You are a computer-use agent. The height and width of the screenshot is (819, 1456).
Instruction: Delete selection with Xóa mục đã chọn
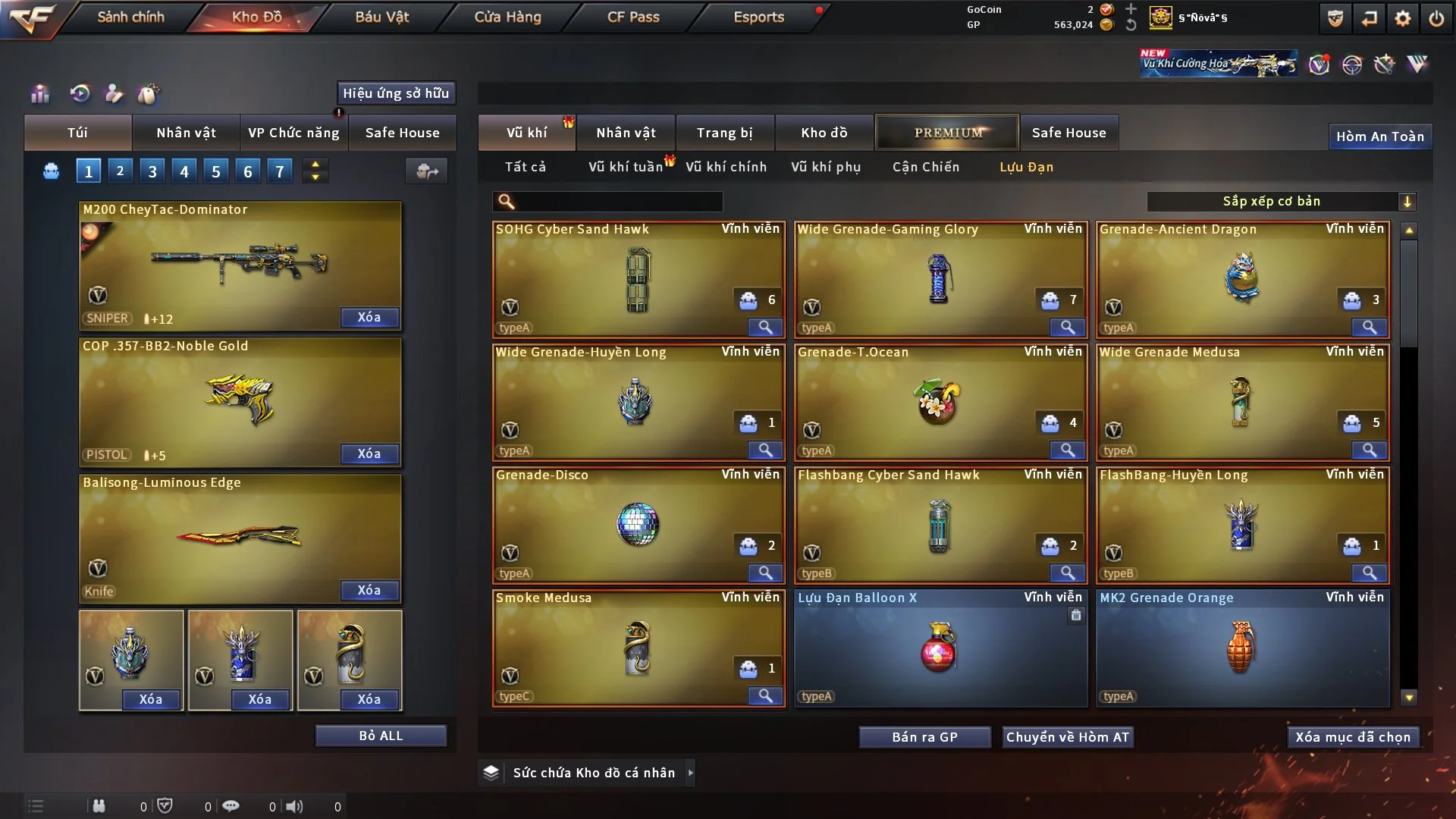click(1353, 737)
